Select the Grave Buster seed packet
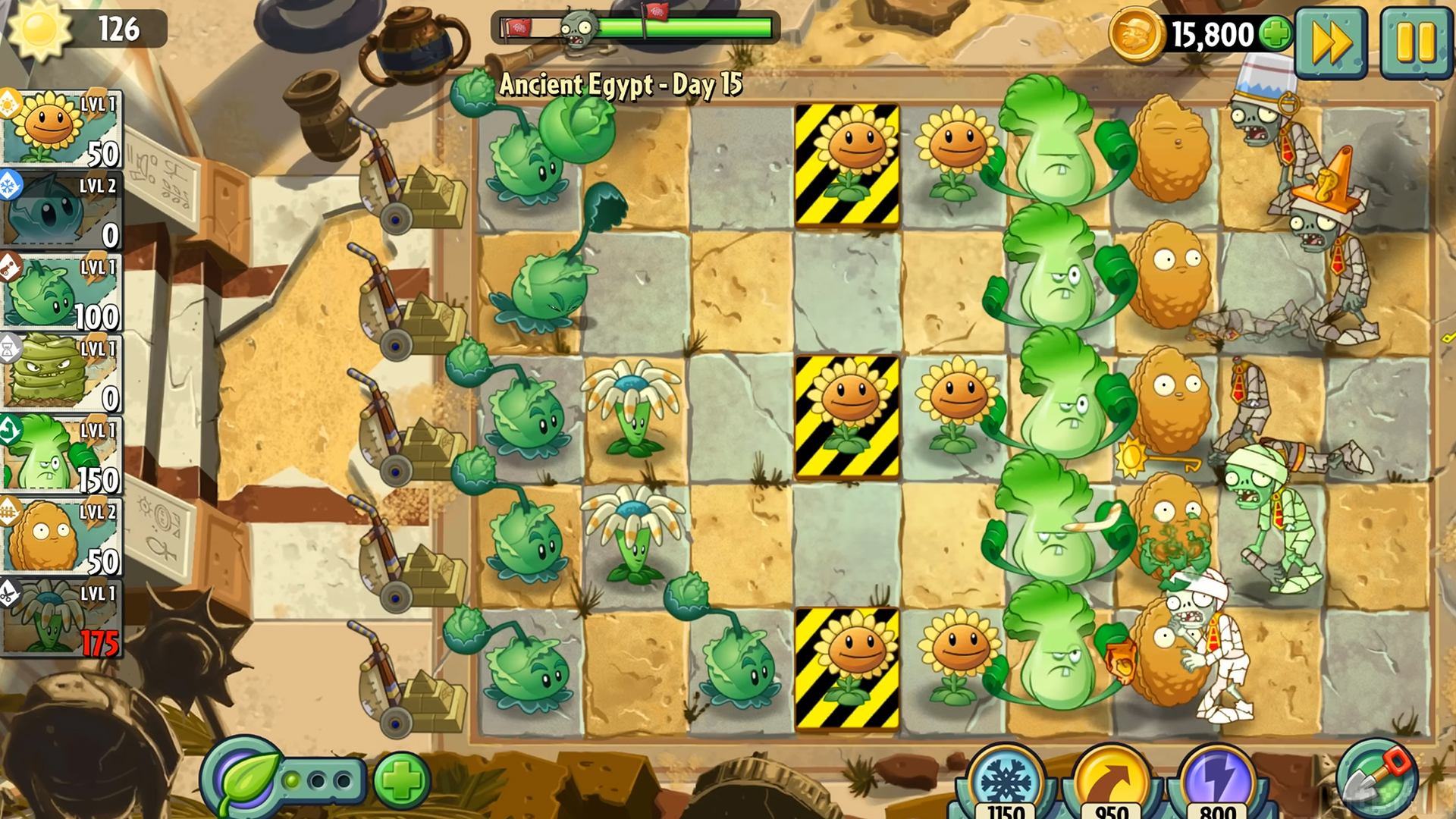The width and height of the screenshot is (1456, 819). [x=62, y=374]
